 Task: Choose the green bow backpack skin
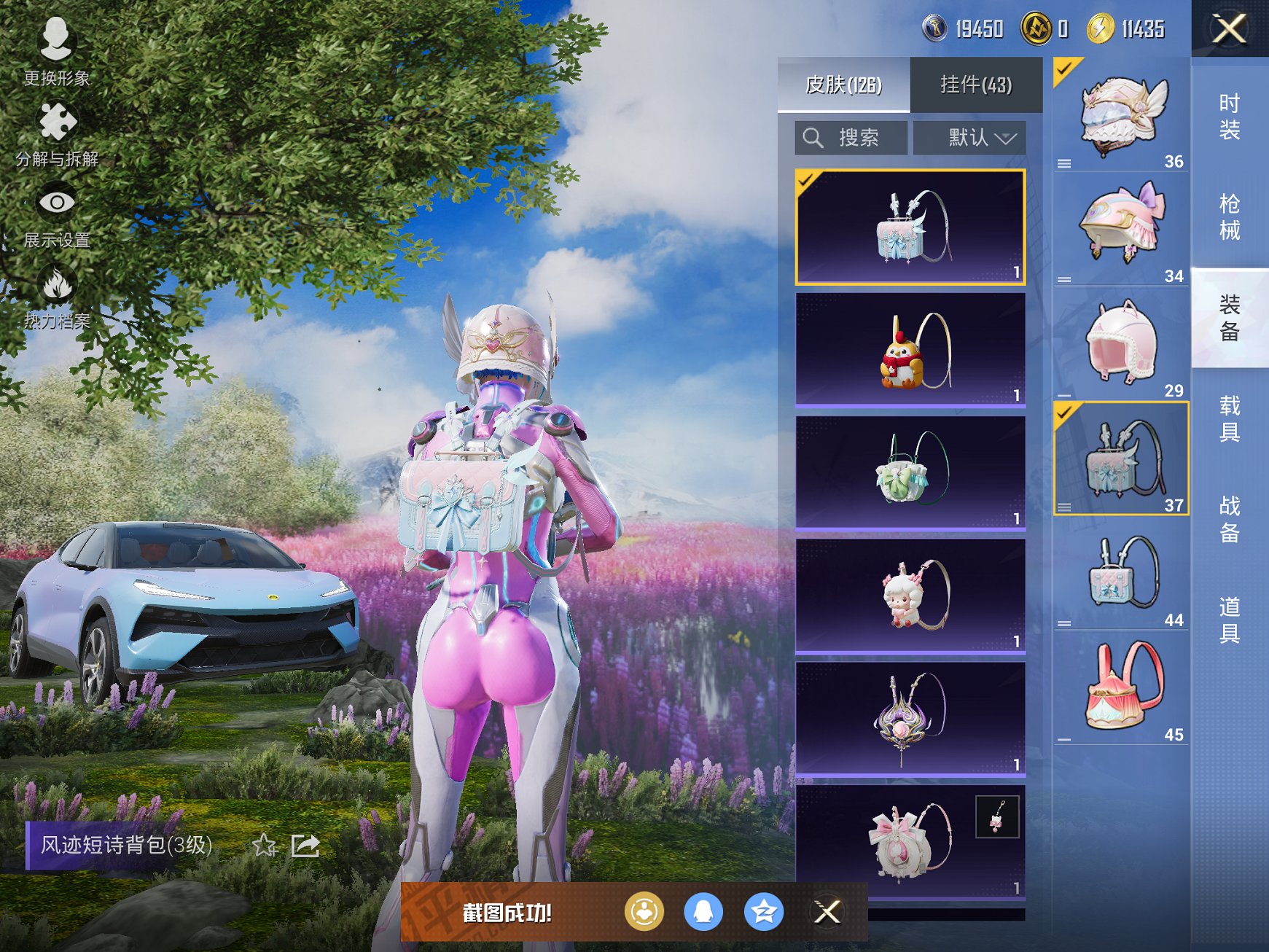point(910,472)
